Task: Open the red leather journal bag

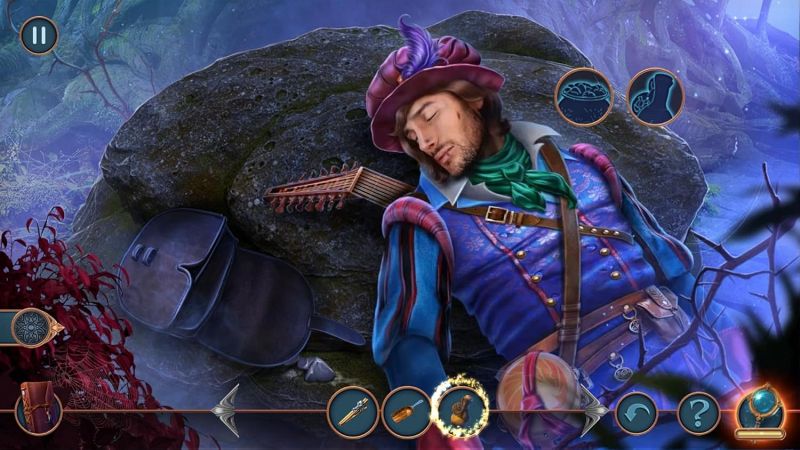Action: [39, 410]
